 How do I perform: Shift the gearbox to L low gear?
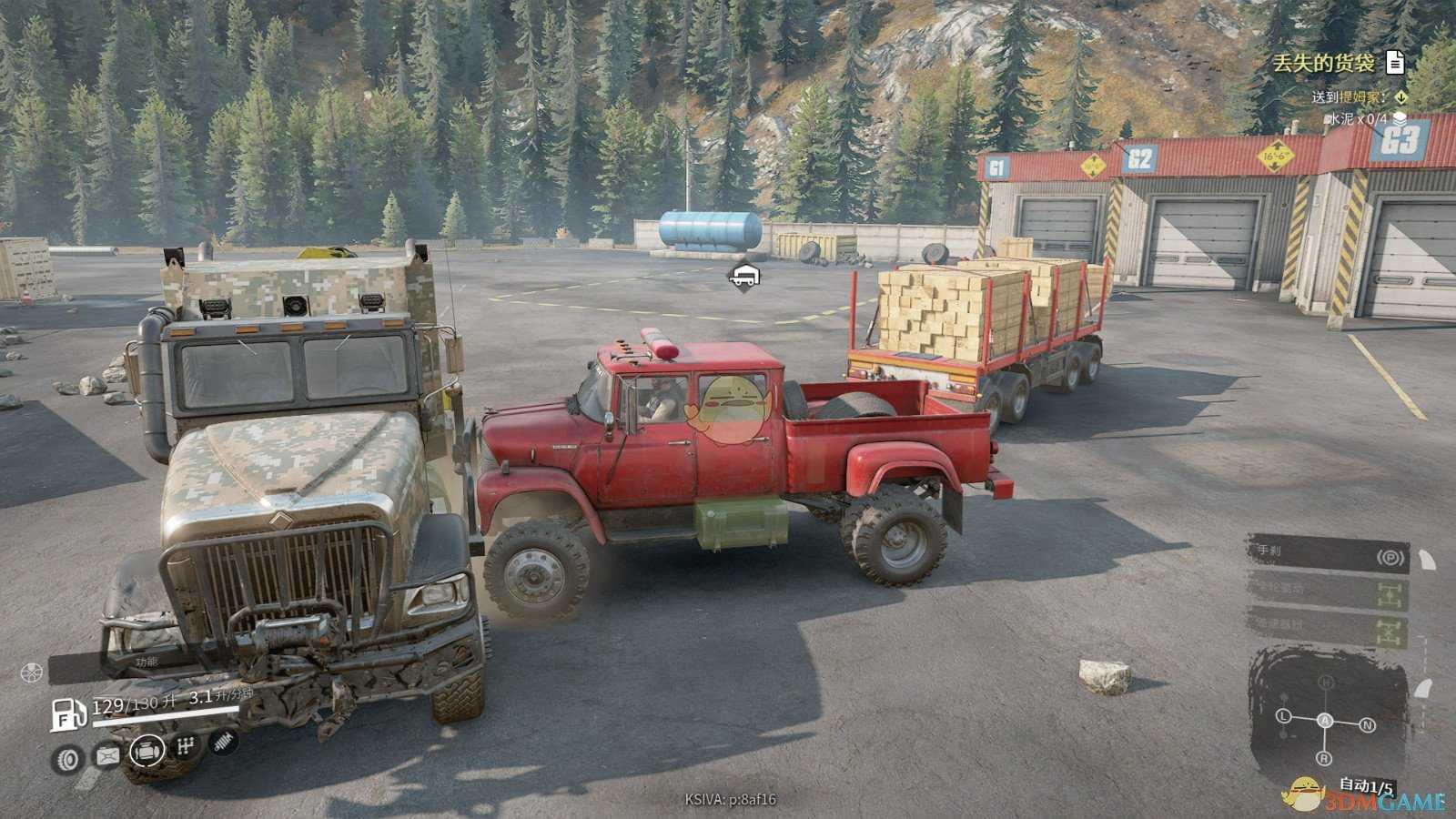click(x=1284, y=716)
